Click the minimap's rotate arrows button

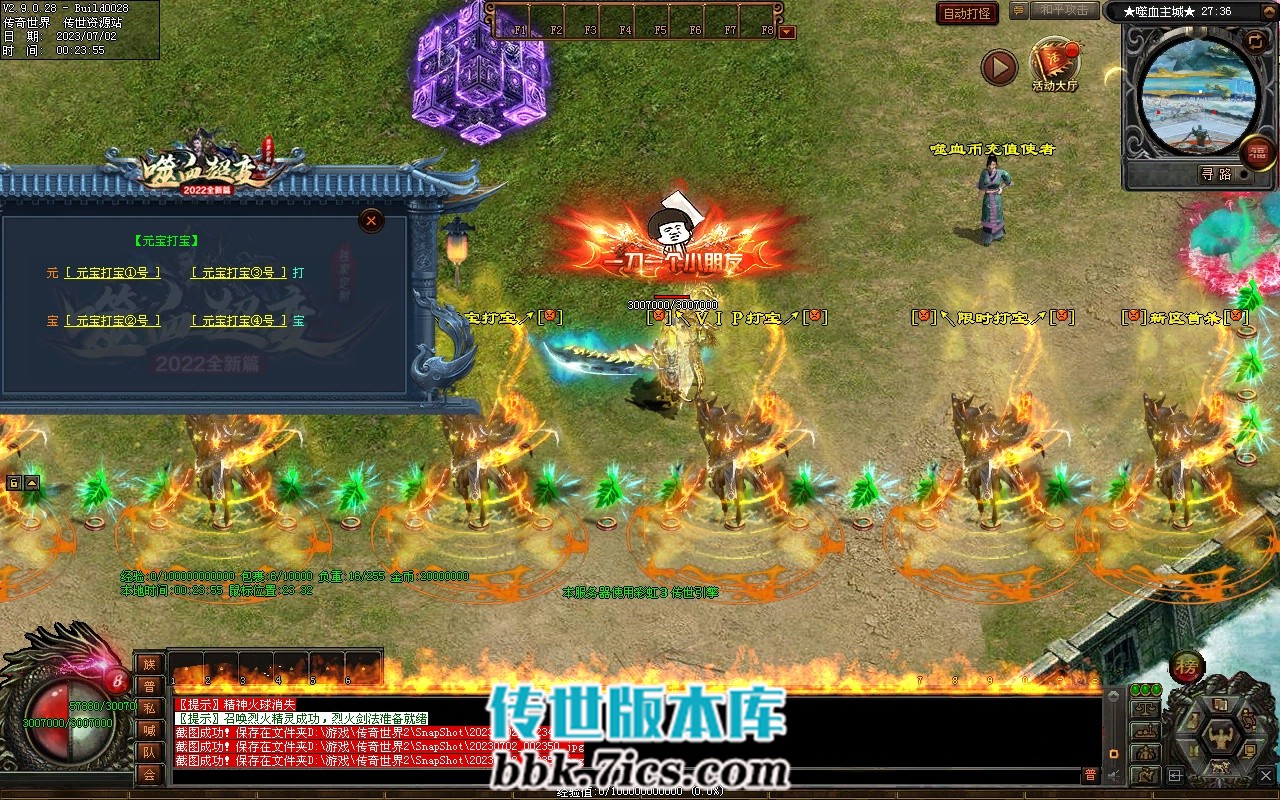tap(1254, 40)
